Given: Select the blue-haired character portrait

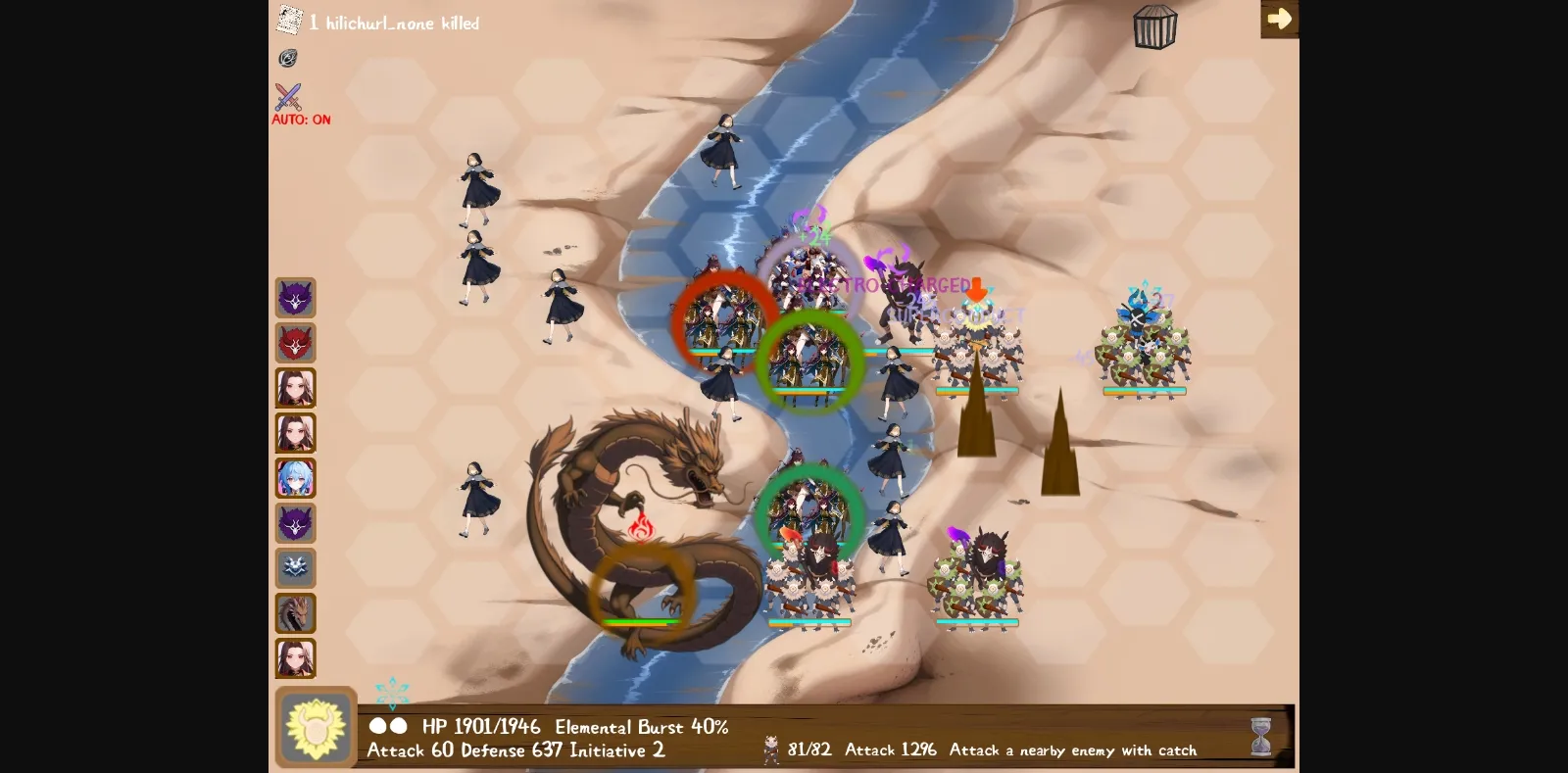Looking at the screenshot, I should click(296, 478).
